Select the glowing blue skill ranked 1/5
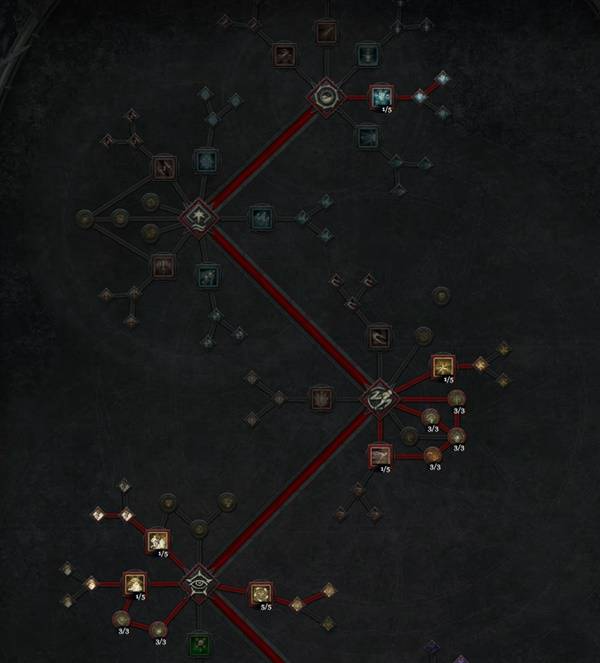This screenshot has width=600, height=663. (x=381, y=97)
